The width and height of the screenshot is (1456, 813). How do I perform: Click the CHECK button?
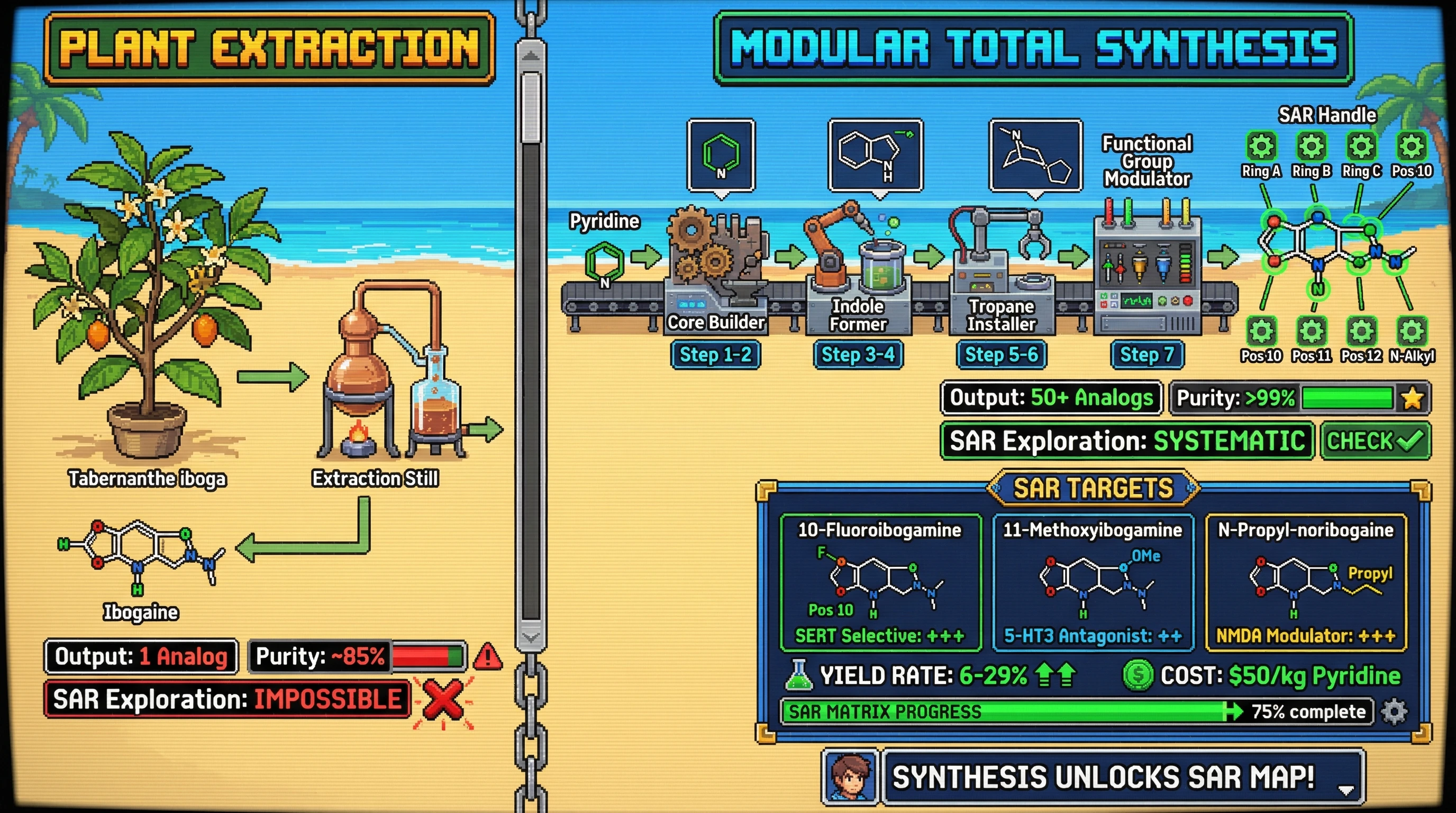(1375, 441)
